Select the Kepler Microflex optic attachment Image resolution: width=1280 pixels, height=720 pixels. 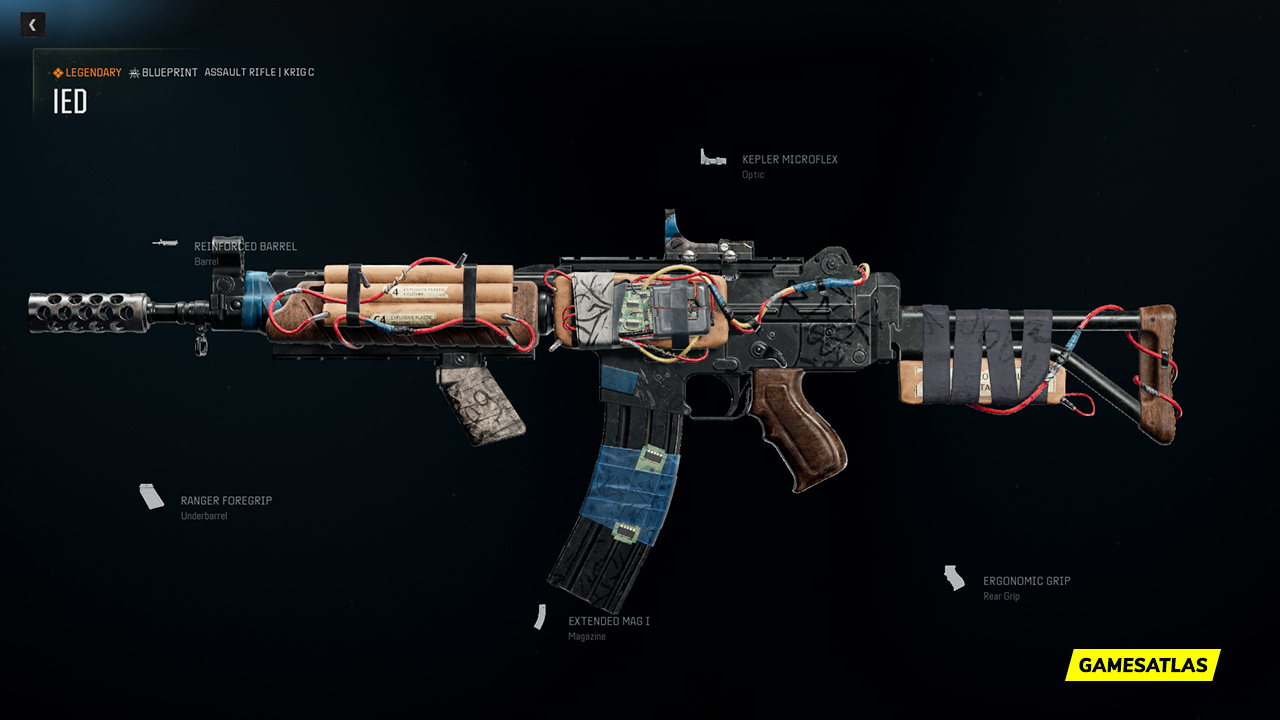coord(789,160)
